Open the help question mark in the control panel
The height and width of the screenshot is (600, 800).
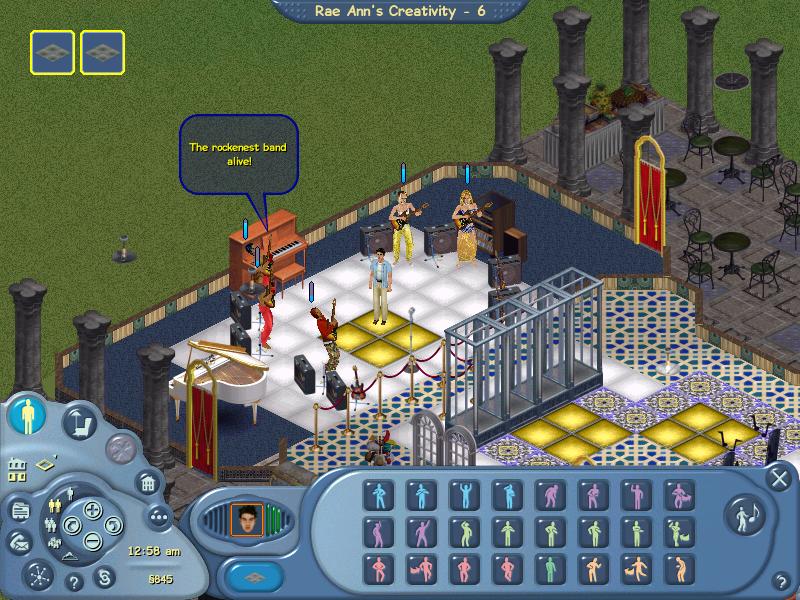point(74,582)
